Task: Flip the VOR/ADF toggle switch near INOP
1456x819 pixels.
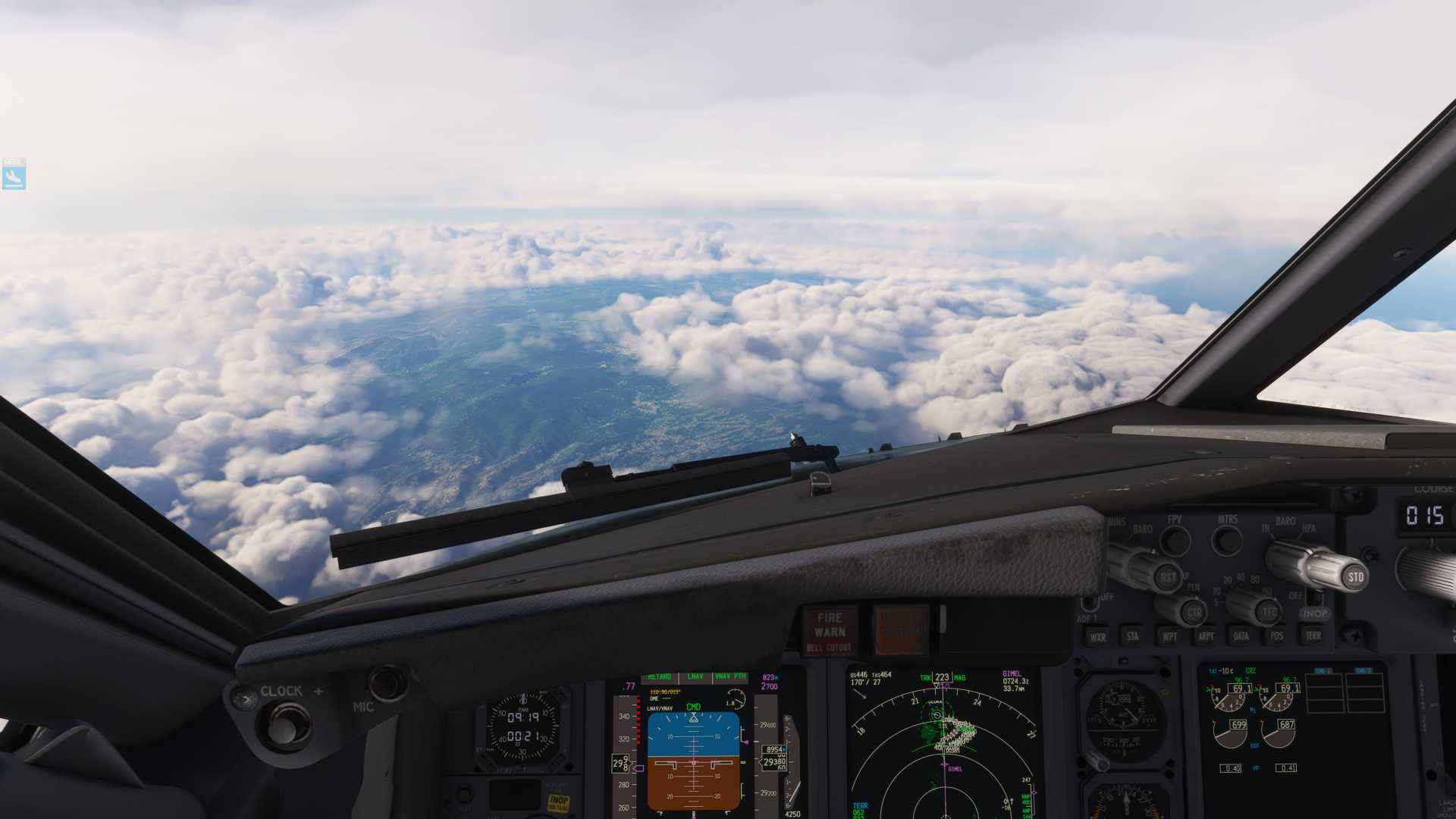Action: 1315,596
